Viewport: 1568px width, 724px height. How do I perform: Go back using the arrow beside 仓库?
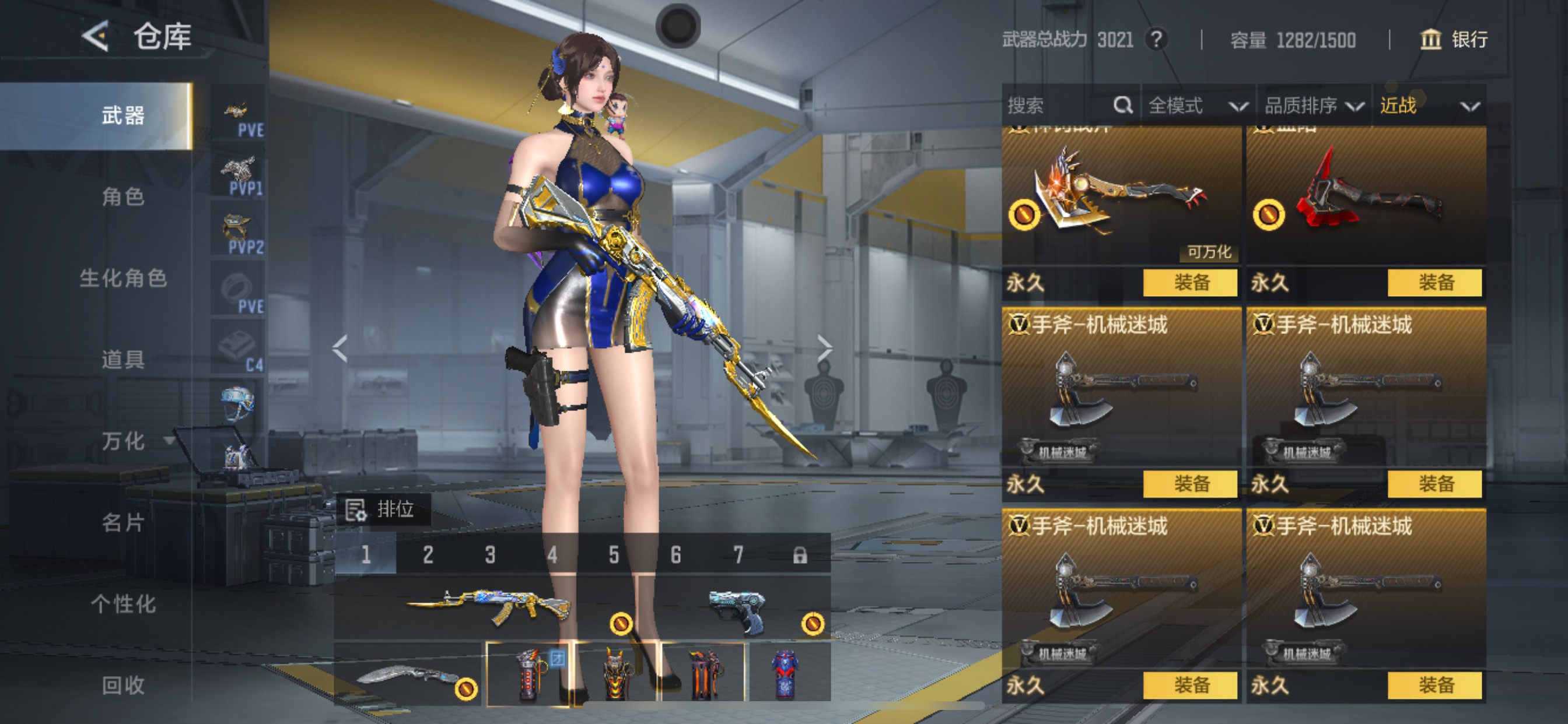click(96, 37)
